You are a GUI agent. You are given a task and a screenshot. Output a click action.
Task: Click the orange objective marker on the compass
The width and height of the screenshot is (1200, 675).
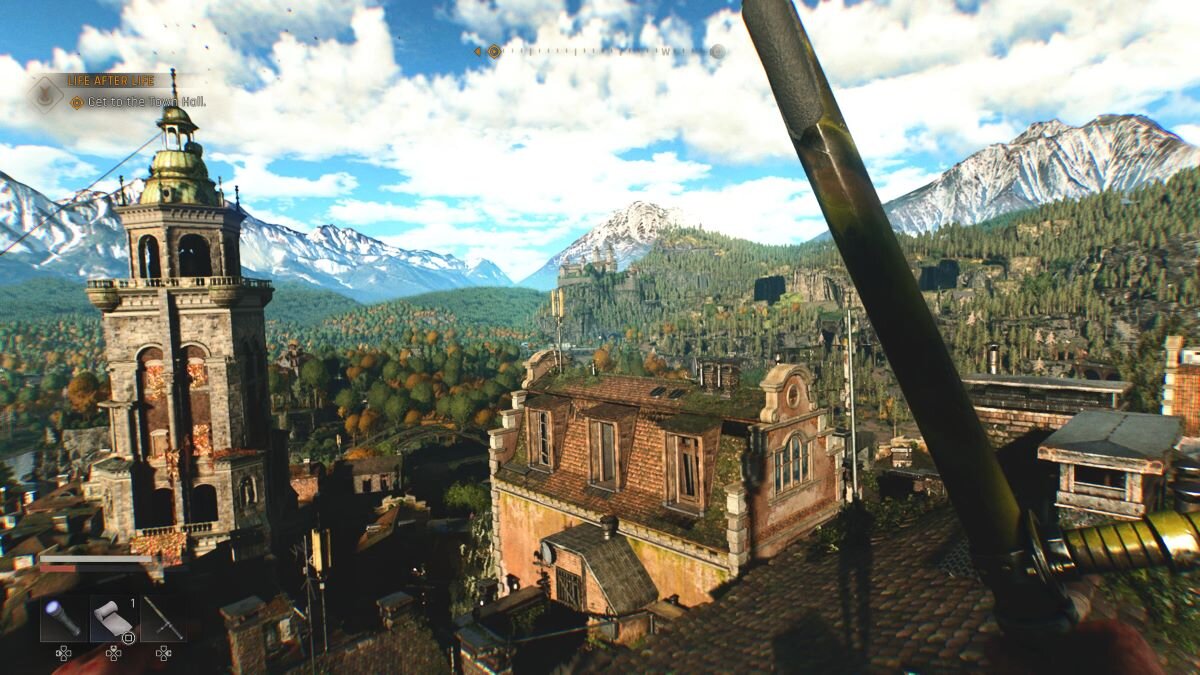(494, 51)
